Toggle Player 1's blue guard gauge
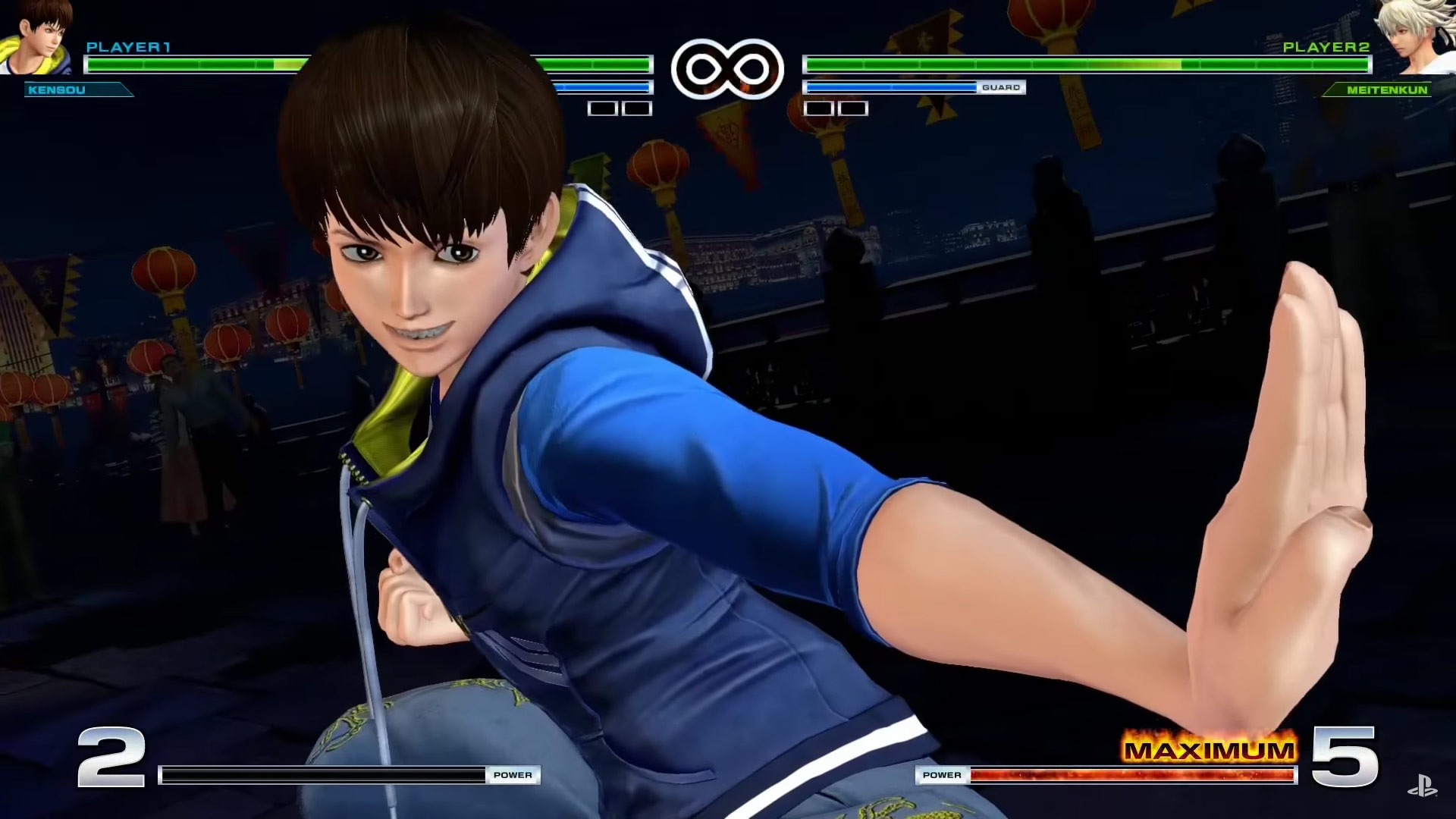Viewport: 1456px width, 819px height. coord(603,86)
